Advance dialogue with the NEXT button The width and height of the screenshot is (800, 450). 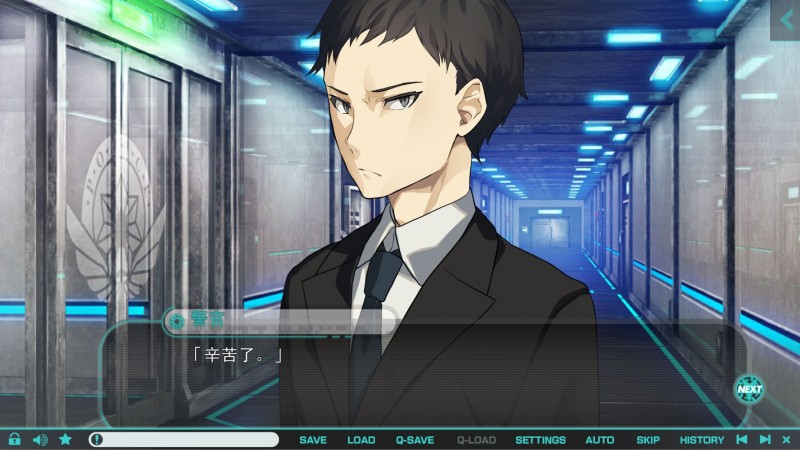click(x=748, y=389)
